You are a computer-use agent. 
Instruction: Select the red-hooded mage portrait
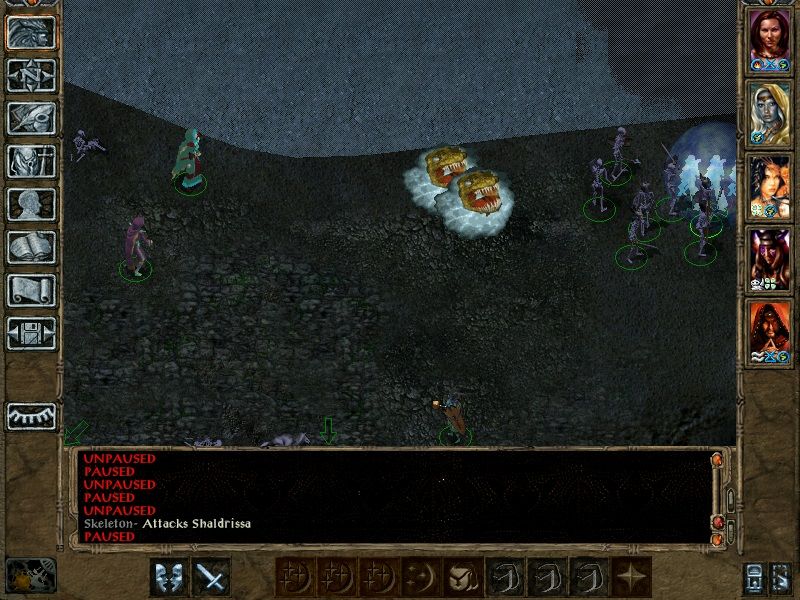click(770, 329)
